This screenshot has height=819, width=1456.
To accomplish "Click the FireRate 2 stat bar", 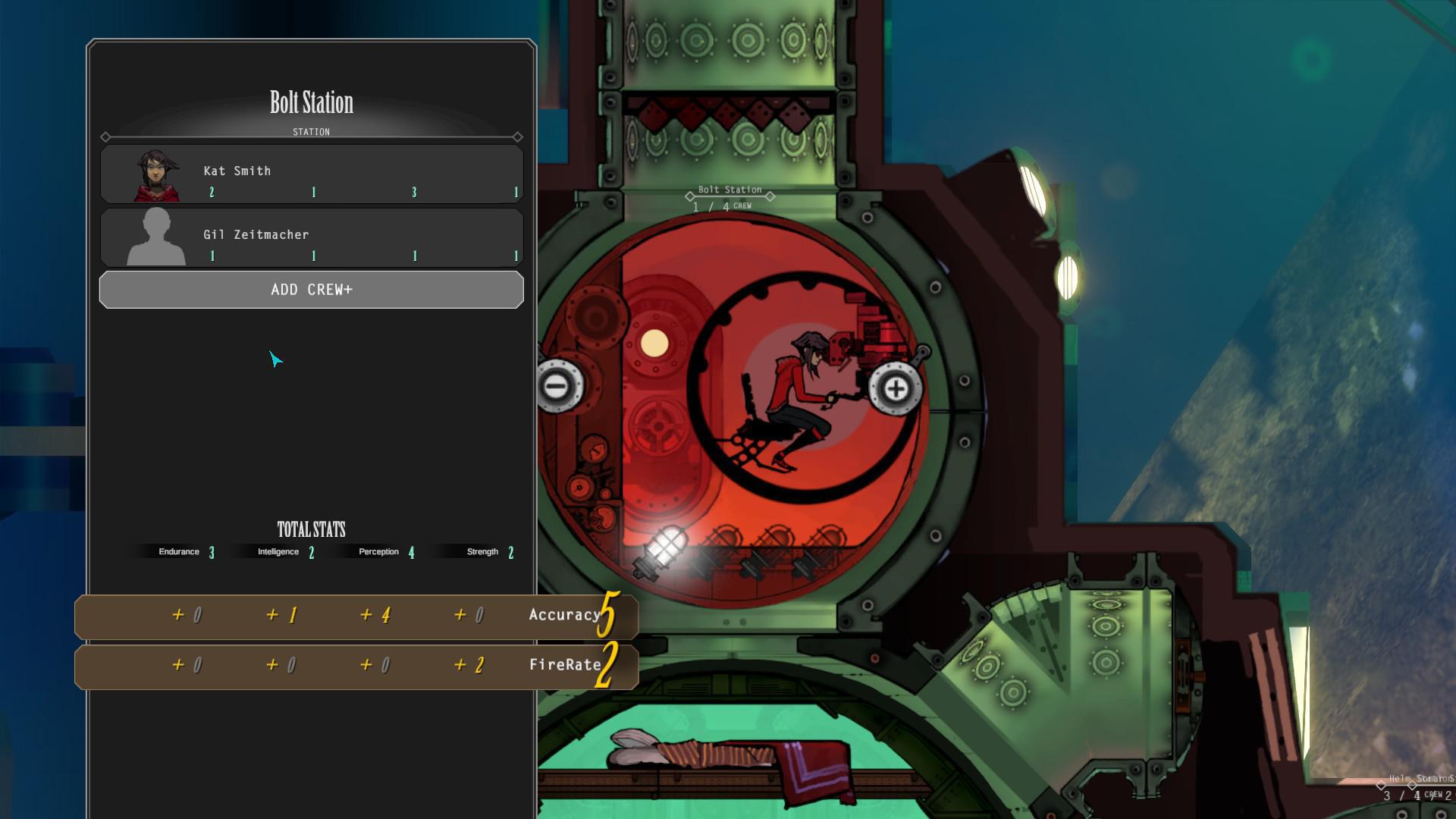I will (356, 666).
